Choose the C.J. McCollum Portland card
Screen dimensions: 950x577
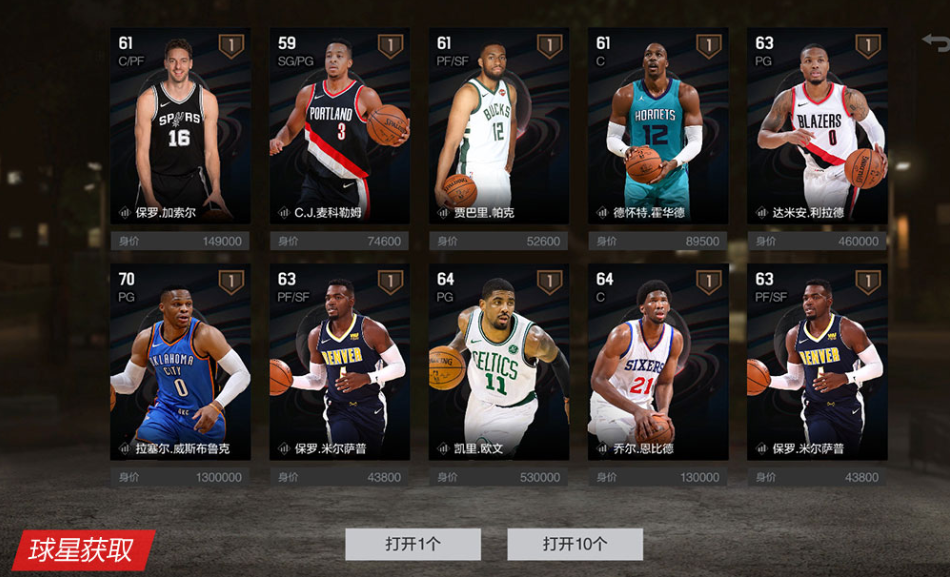pos(339,126)
